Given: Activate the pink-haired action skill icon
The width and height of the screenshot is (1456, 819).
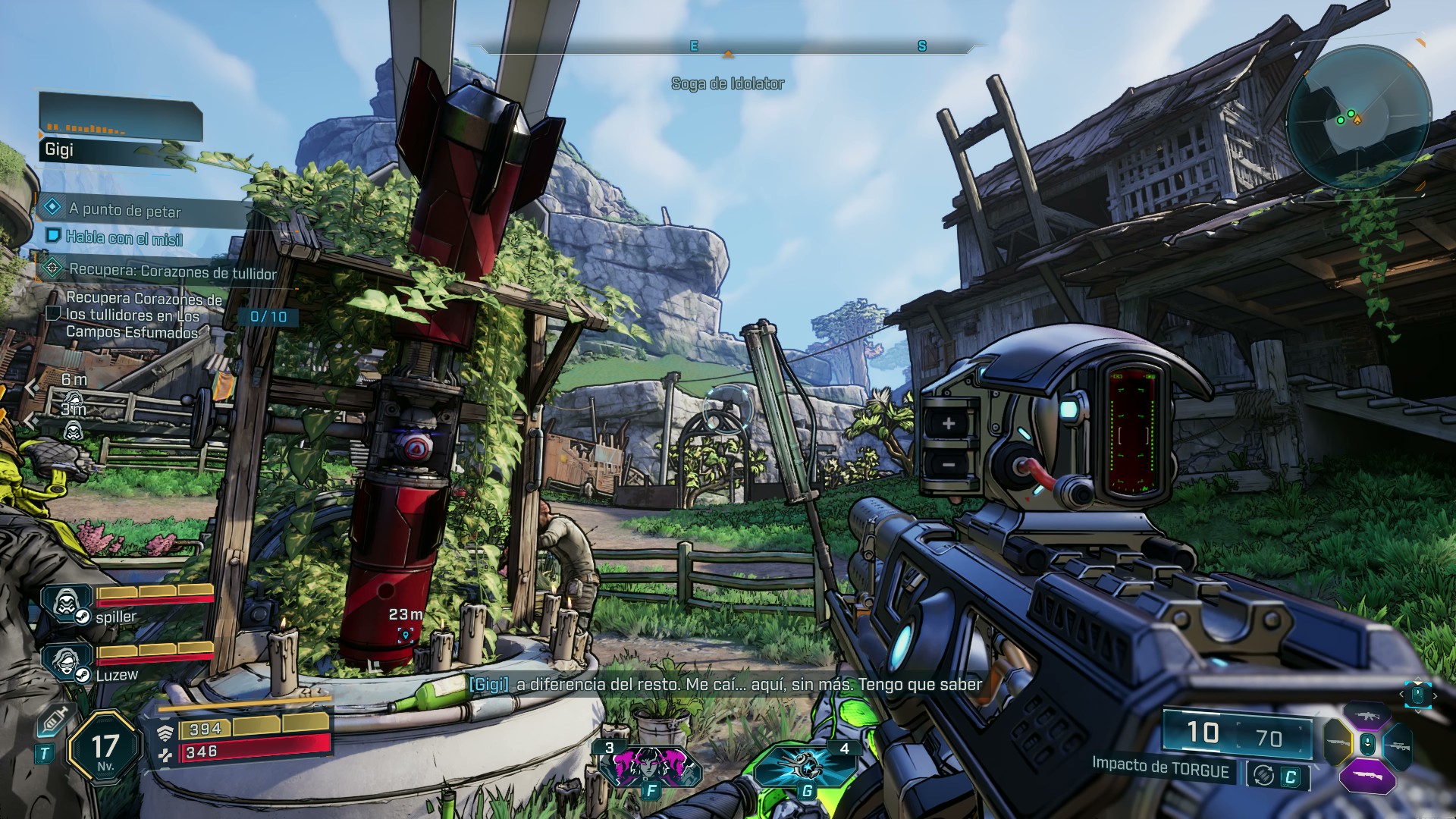Looking at the screenshot, I should tap(650, 767).
